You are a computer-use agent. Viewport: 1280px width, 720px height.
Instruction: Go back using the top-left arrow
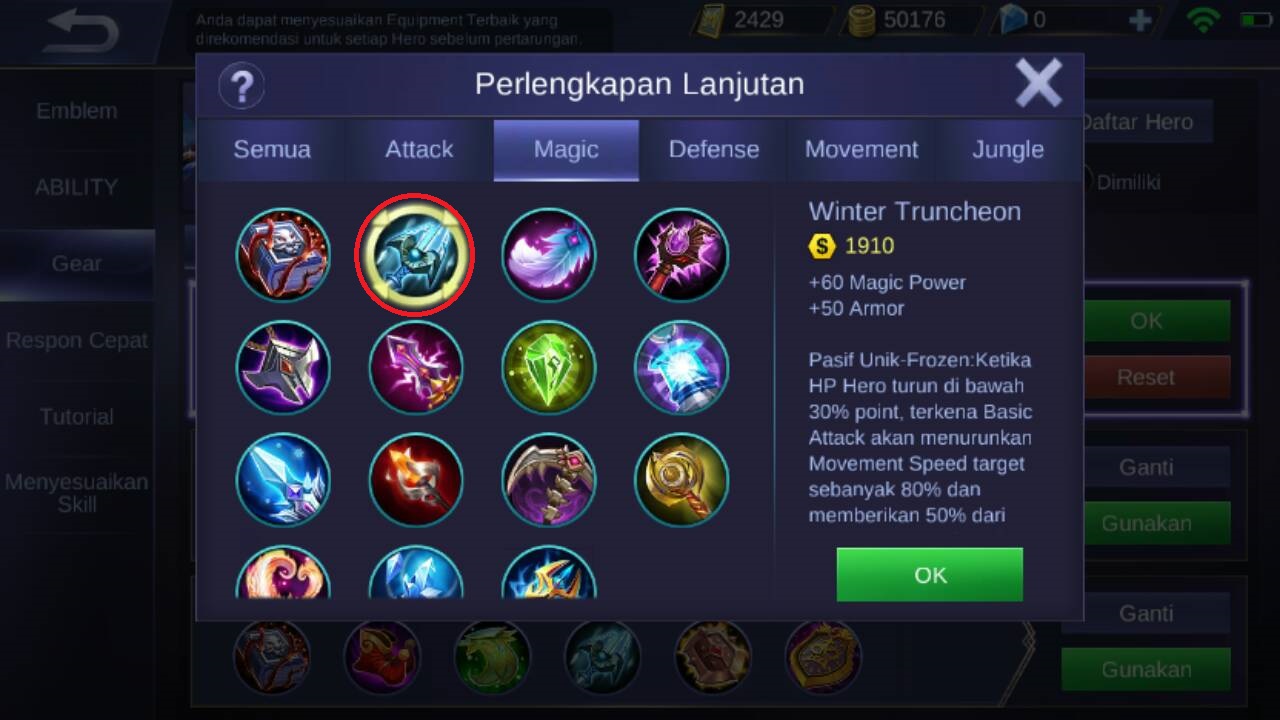[82, 32]
